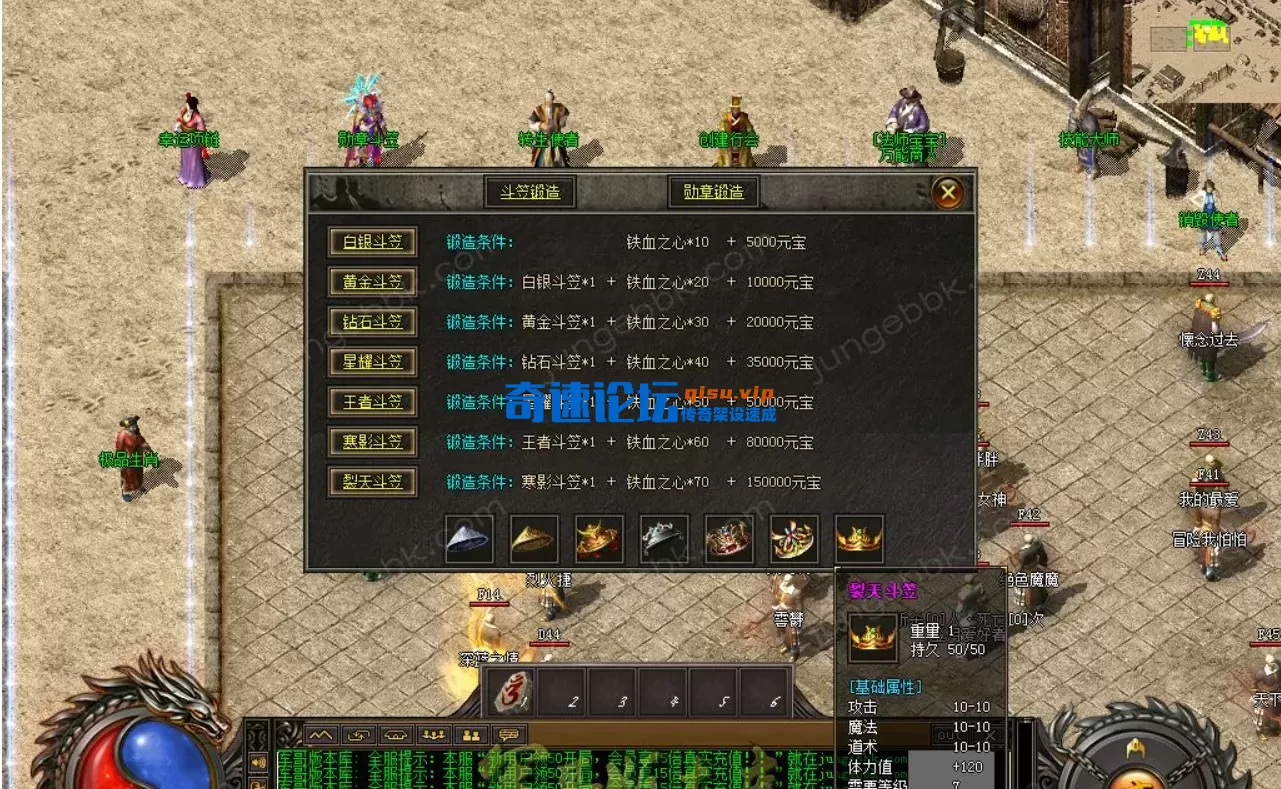Select the silver hat icon in the forge preview row
The width and height of the screenshot is (1281, 789).
[468, 538]
